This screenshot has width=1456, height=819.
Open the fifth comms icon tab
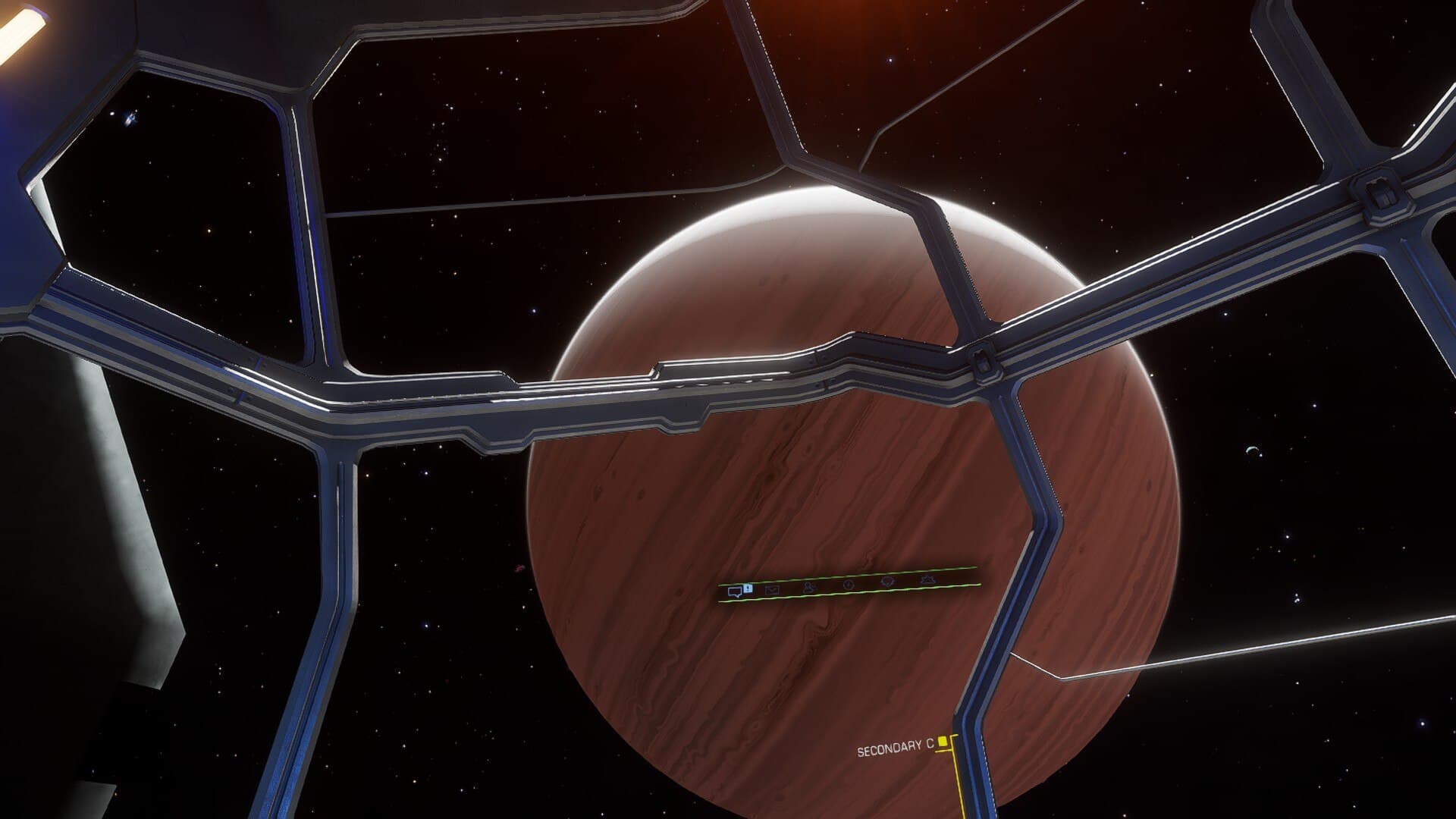(888, 582)
